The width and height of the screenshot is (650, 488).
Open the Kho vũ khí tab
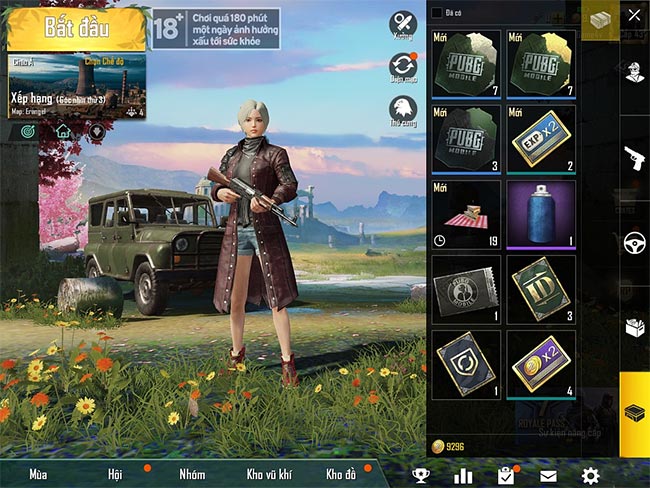tap(266, 474)
